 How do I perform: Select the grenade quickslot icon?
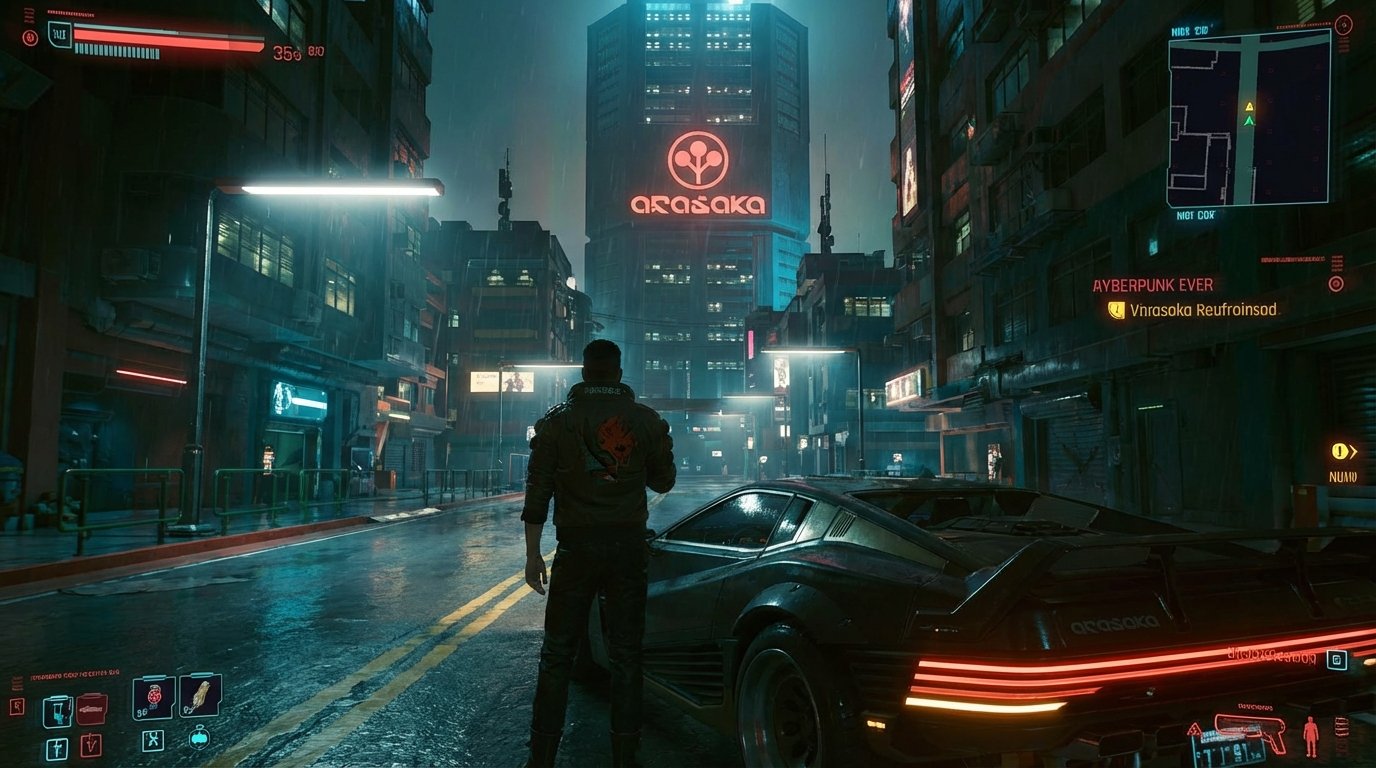(x=153, y=694)
